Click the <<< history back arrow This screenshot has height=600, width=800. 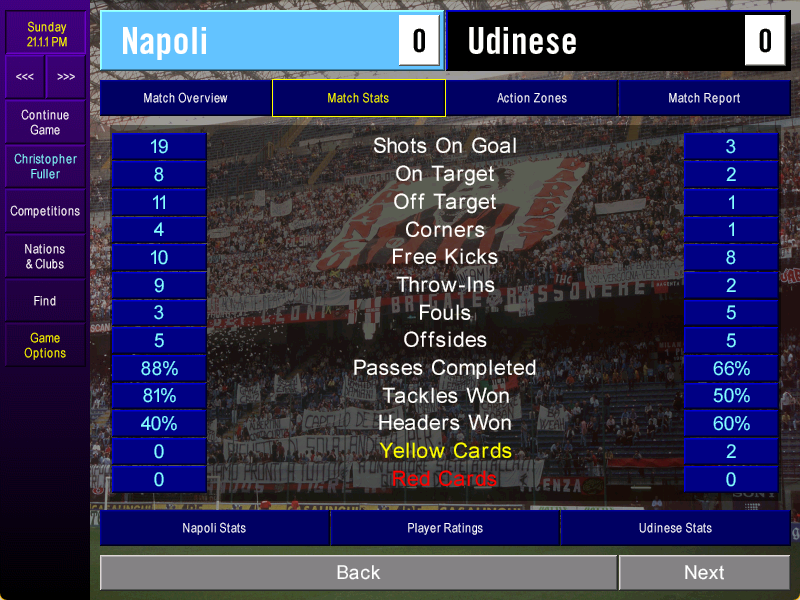tap(25, 77)
